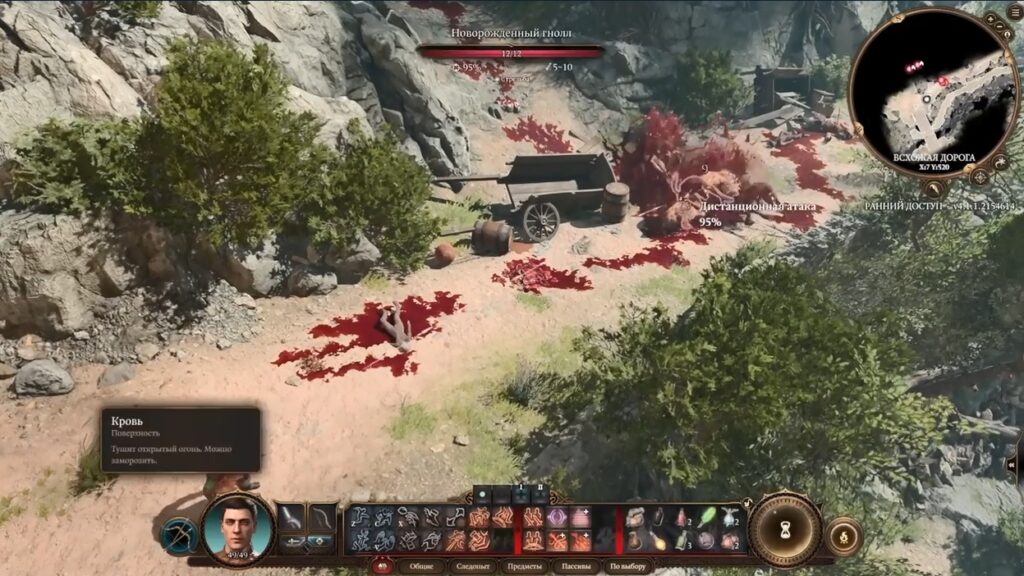This screenshot has width=1024, height=576.
Task: Open the Предметы hotbar tab
Action: tap(525, 567)
